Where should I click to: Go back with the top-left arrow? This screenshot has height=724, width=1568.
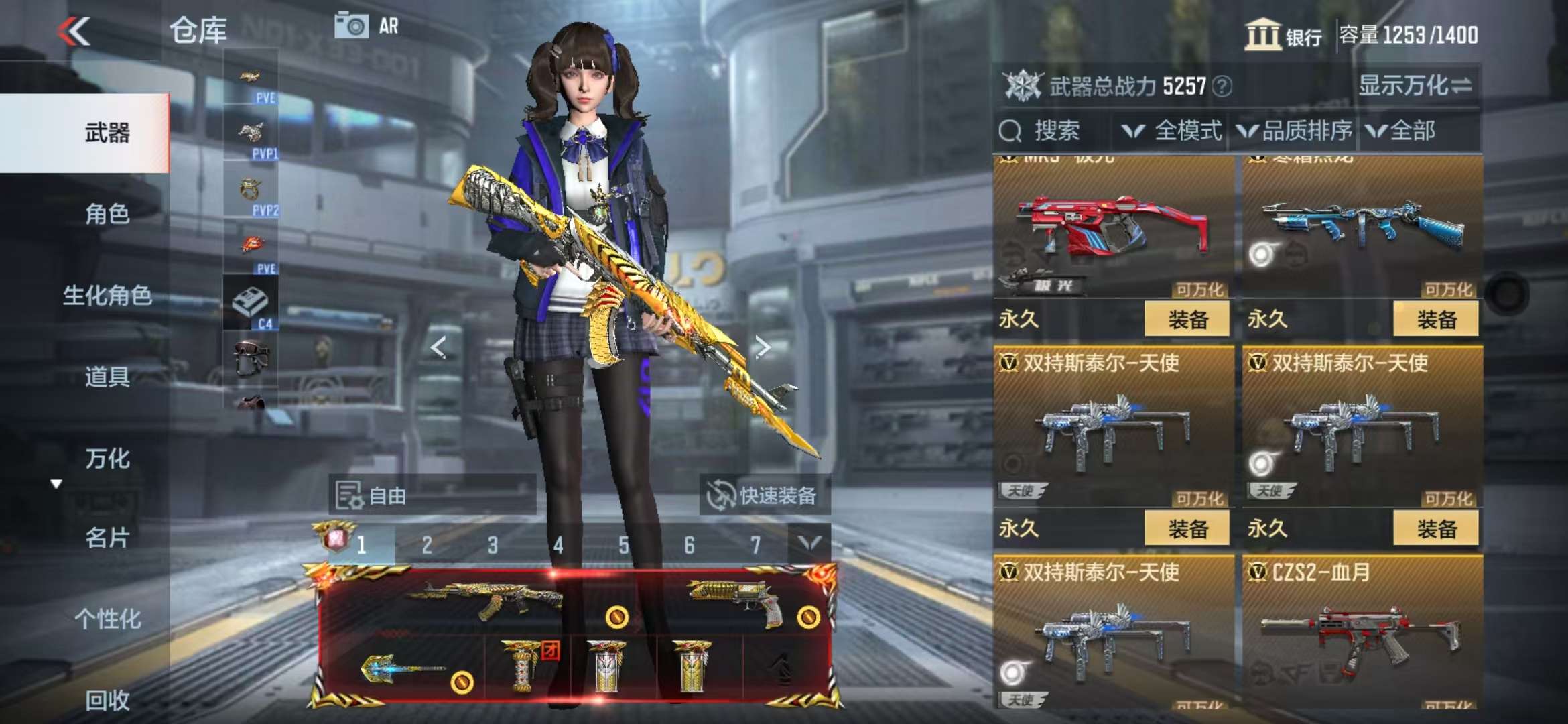[x=74, y=32]
